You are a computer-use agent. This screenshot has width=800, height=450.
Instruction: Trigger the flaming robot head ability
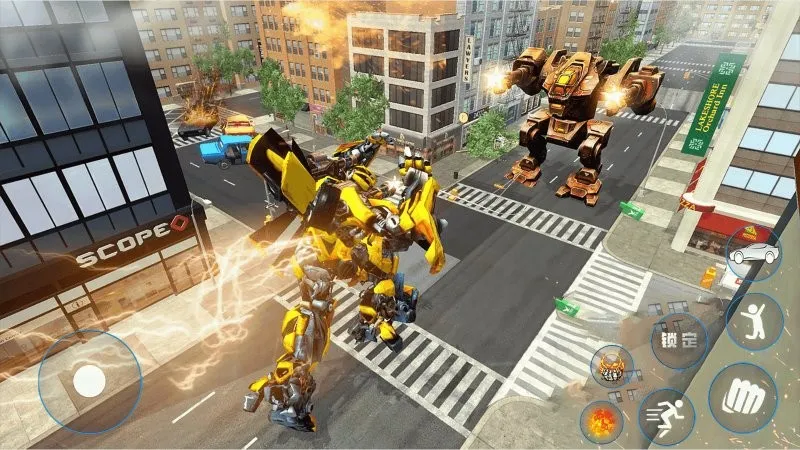pyautogui.click(x=611, y=367)
